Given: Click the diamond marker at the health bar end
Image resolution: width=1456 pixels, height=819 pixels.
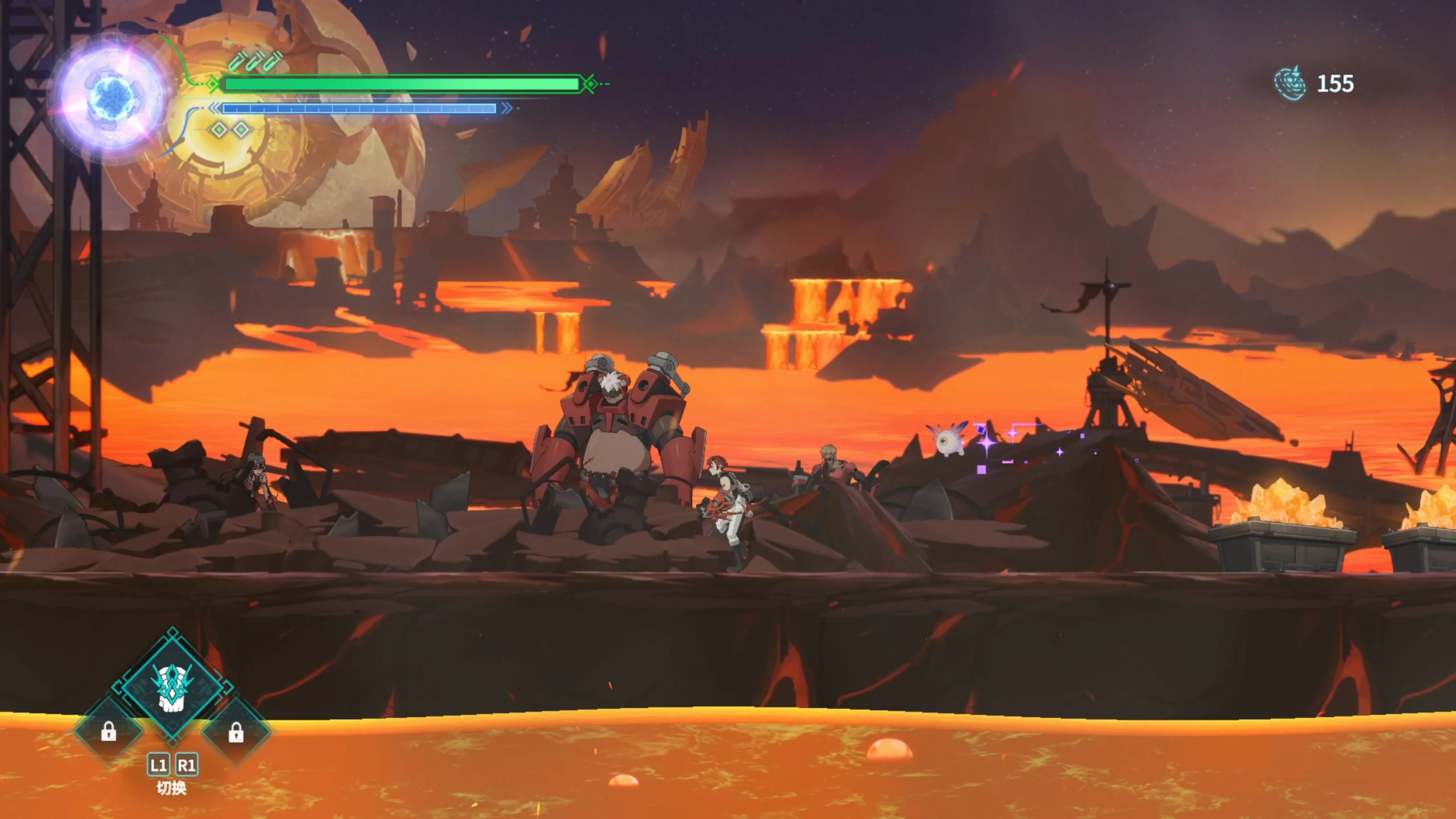Looking at the screenshot, I should pos(591,85).
